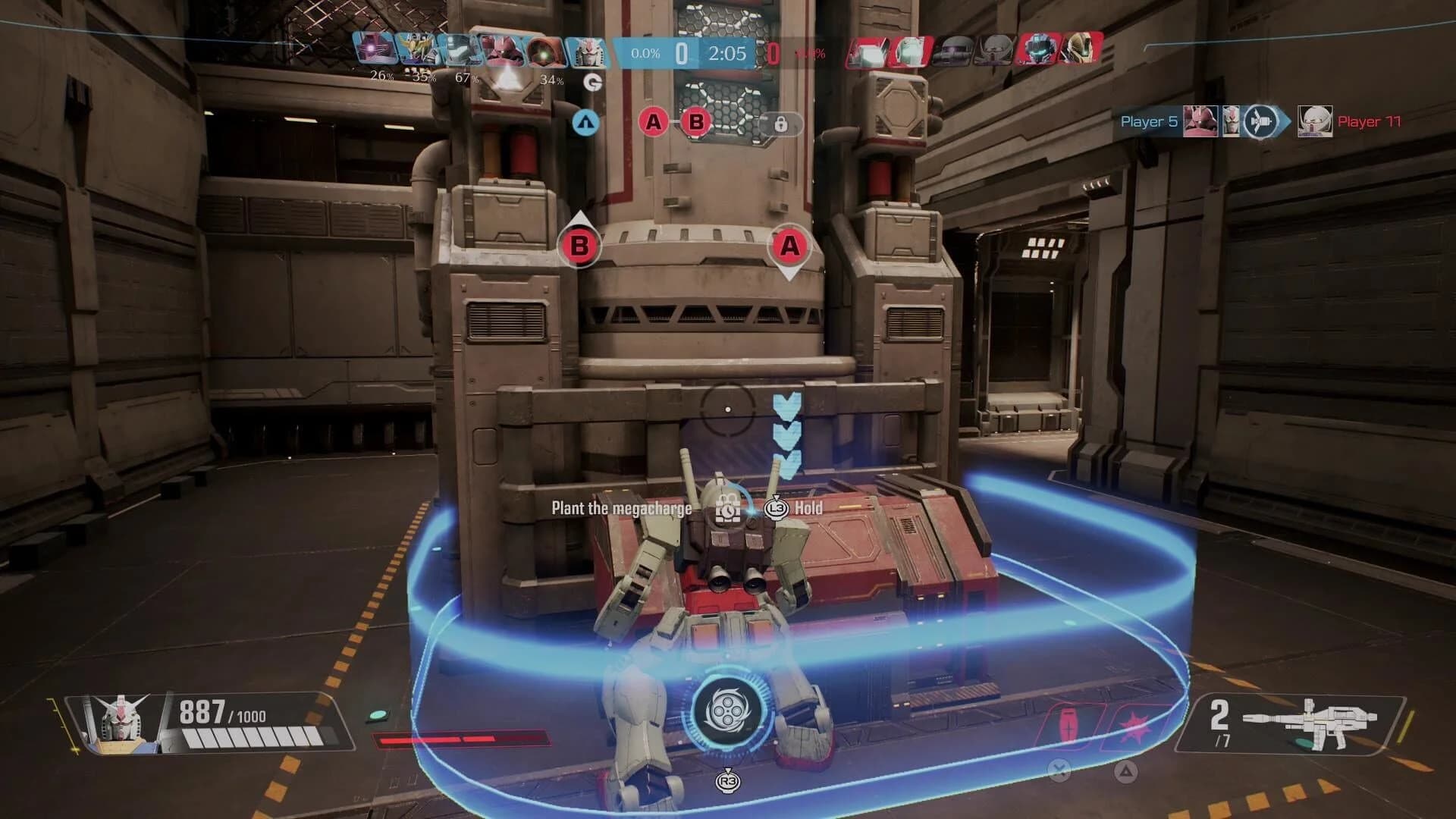Expand the objective A diamond marker
The height and width of the screenshot is (819, 1456).
[789, 247]
